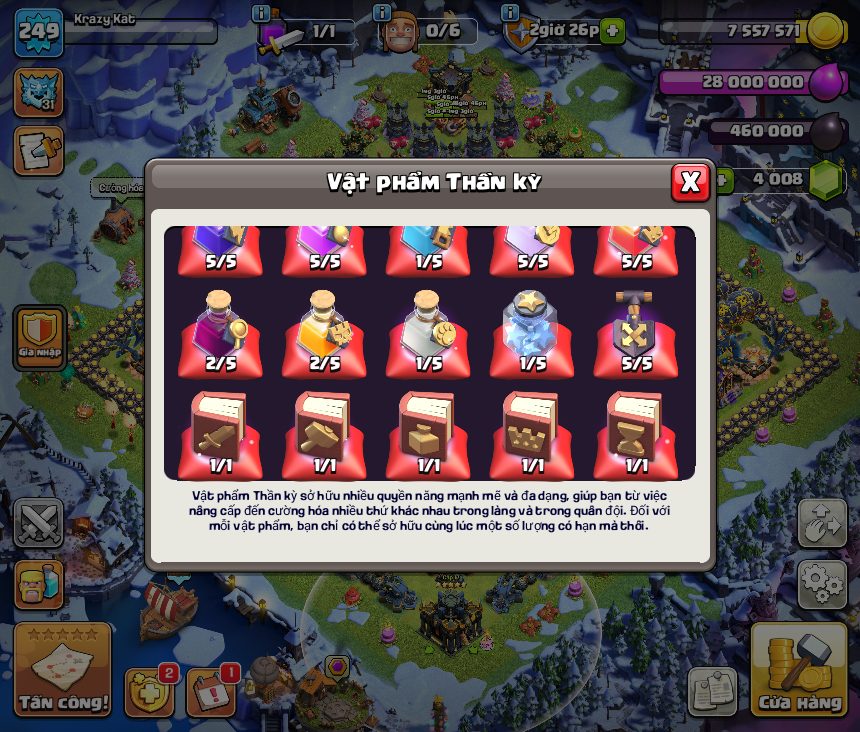Open the army barbarian icon
This screenshot has height=732, width=860.
(x=39, y=582)
